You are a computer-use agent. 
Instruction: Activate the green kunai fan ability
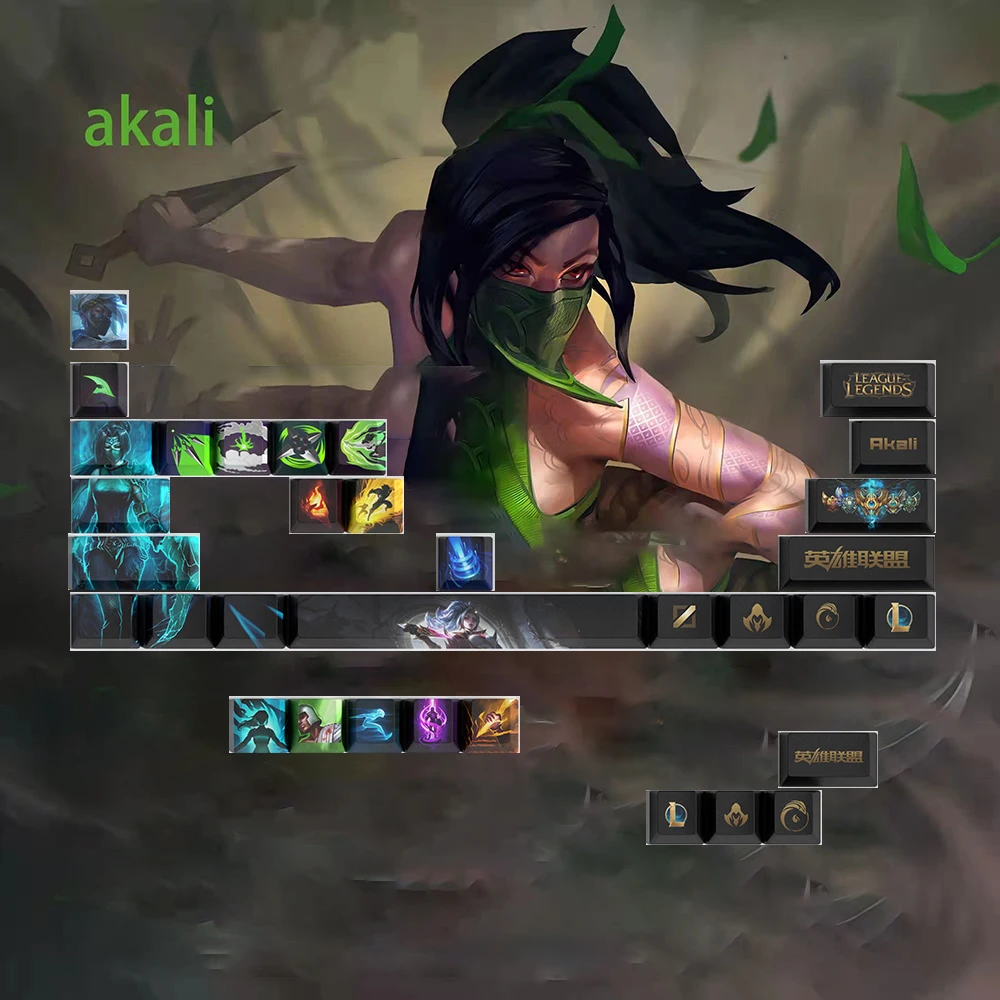[x=186, y=447]
